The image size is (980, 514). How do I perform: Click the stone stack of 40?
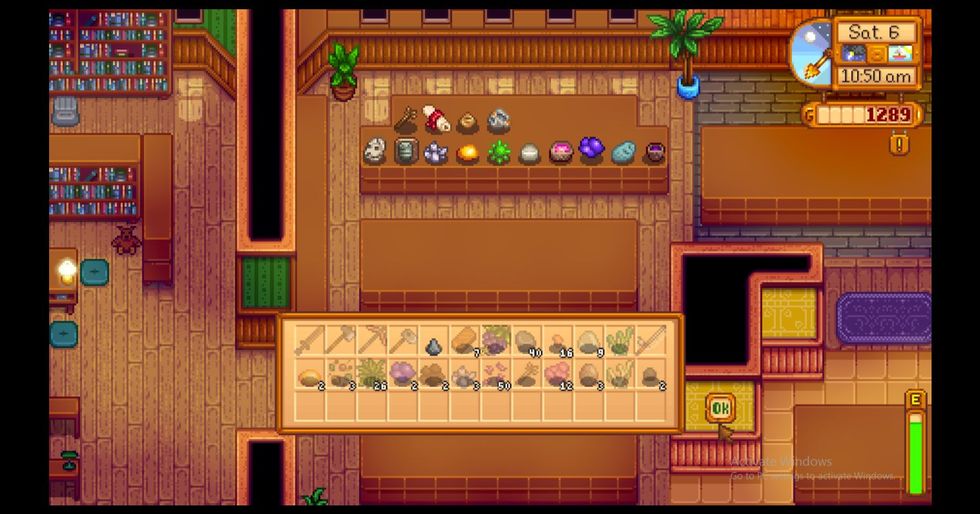click(527, 341)
